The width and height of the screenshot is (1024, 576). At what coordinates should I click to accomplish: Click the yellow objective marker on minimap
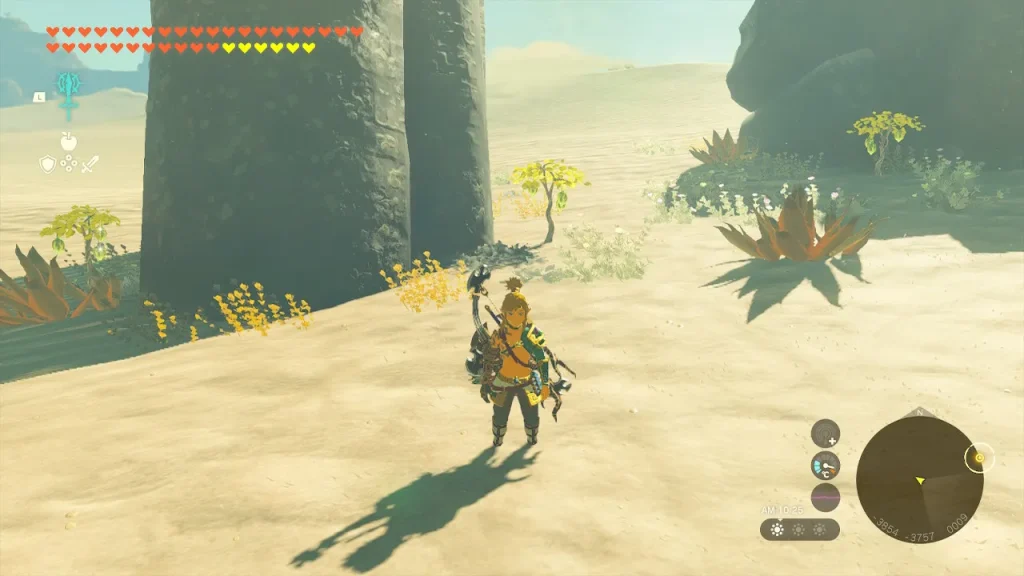pos(979,458)
